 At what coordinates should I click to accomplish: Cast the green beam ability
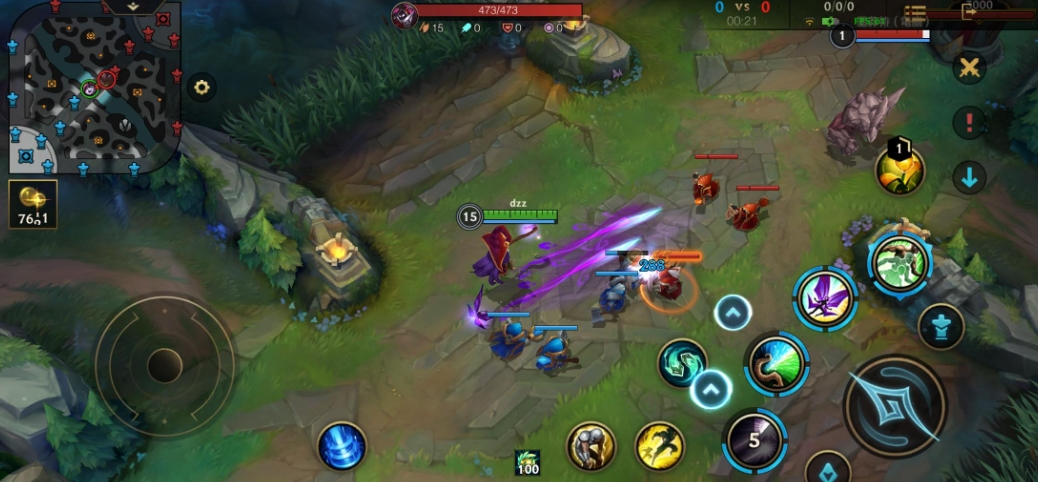click(x=776, y=364)
